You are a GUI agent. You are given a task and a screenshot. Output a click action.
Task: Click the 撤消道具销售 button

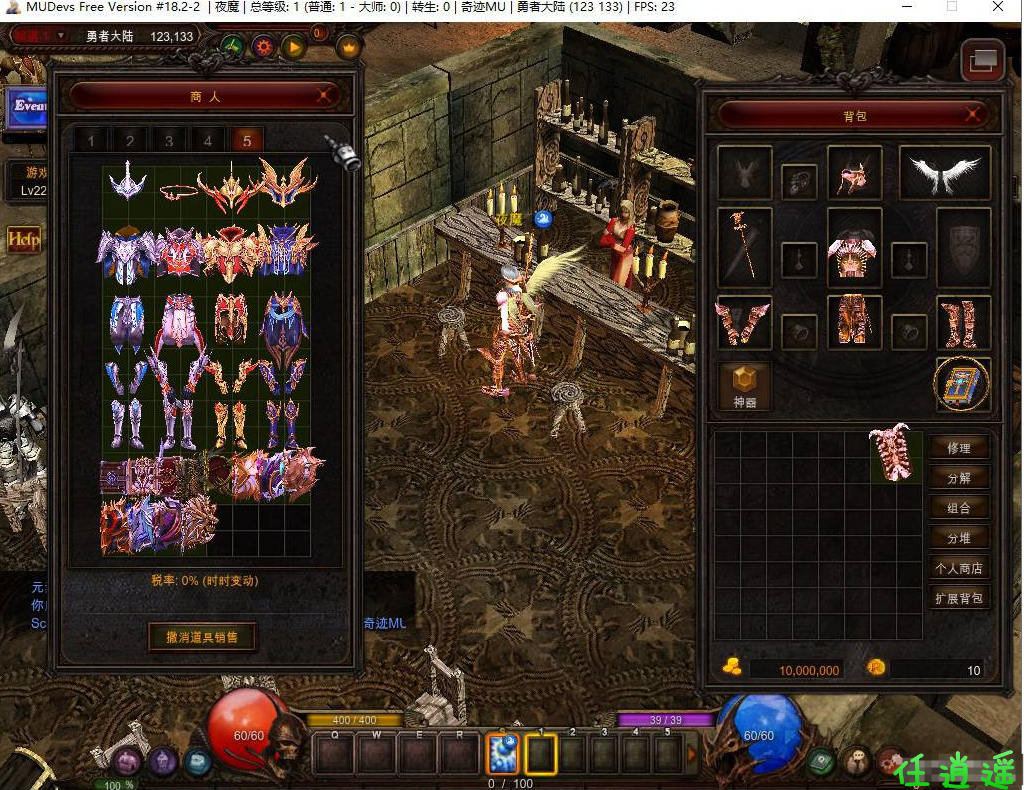[x=202, y=637]
